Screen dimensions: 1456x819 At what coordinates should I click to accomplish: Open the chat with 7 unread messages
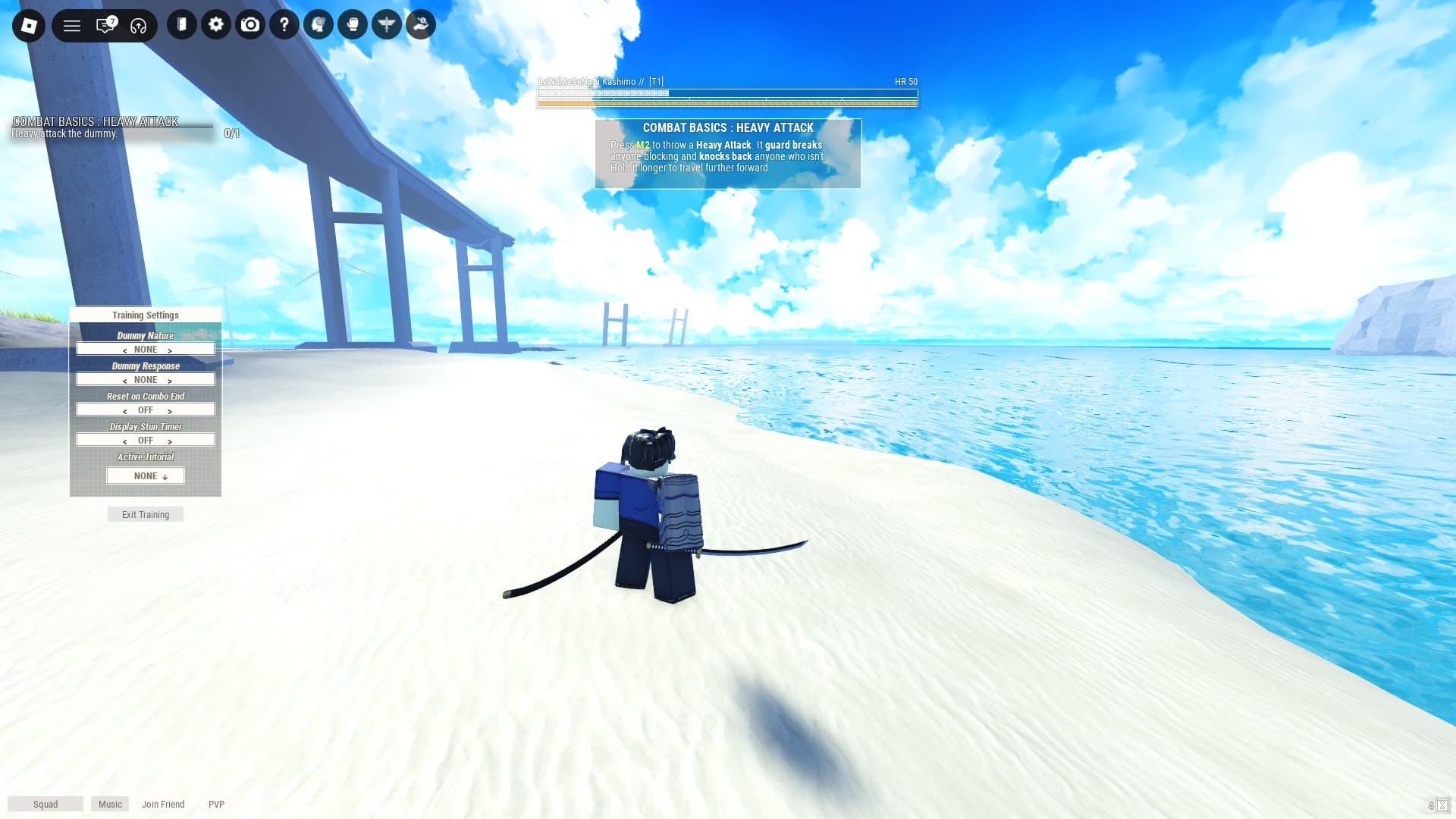pos(105,26)
